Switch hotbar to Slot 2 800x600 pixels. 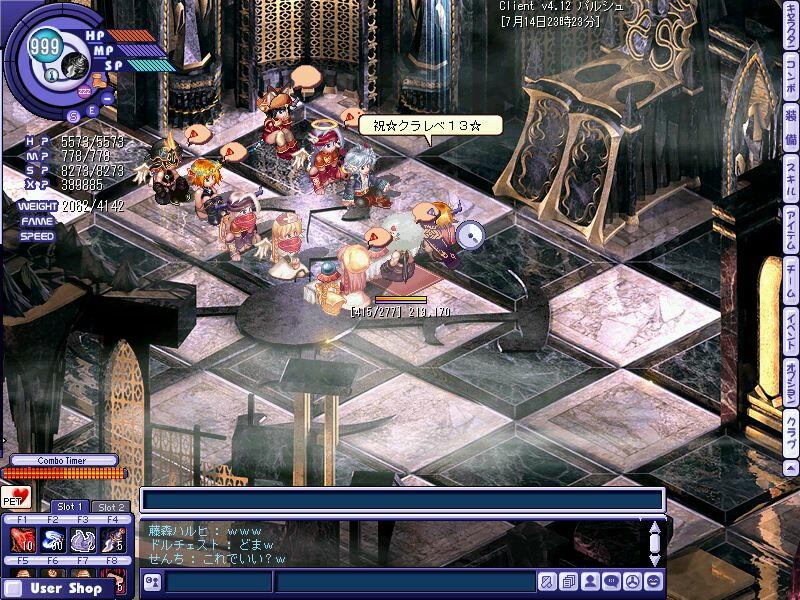pos(111,507)
